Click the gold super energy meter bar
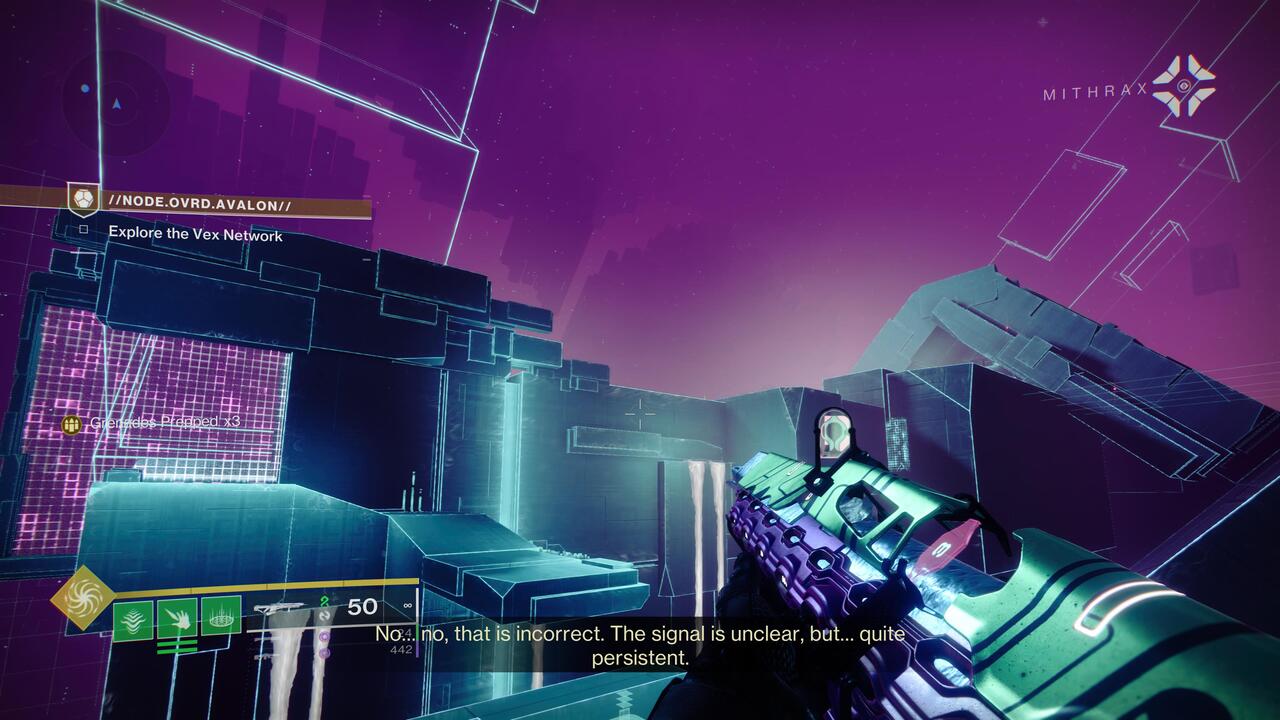Screen dimensions: 1280x720 [264, 584]
